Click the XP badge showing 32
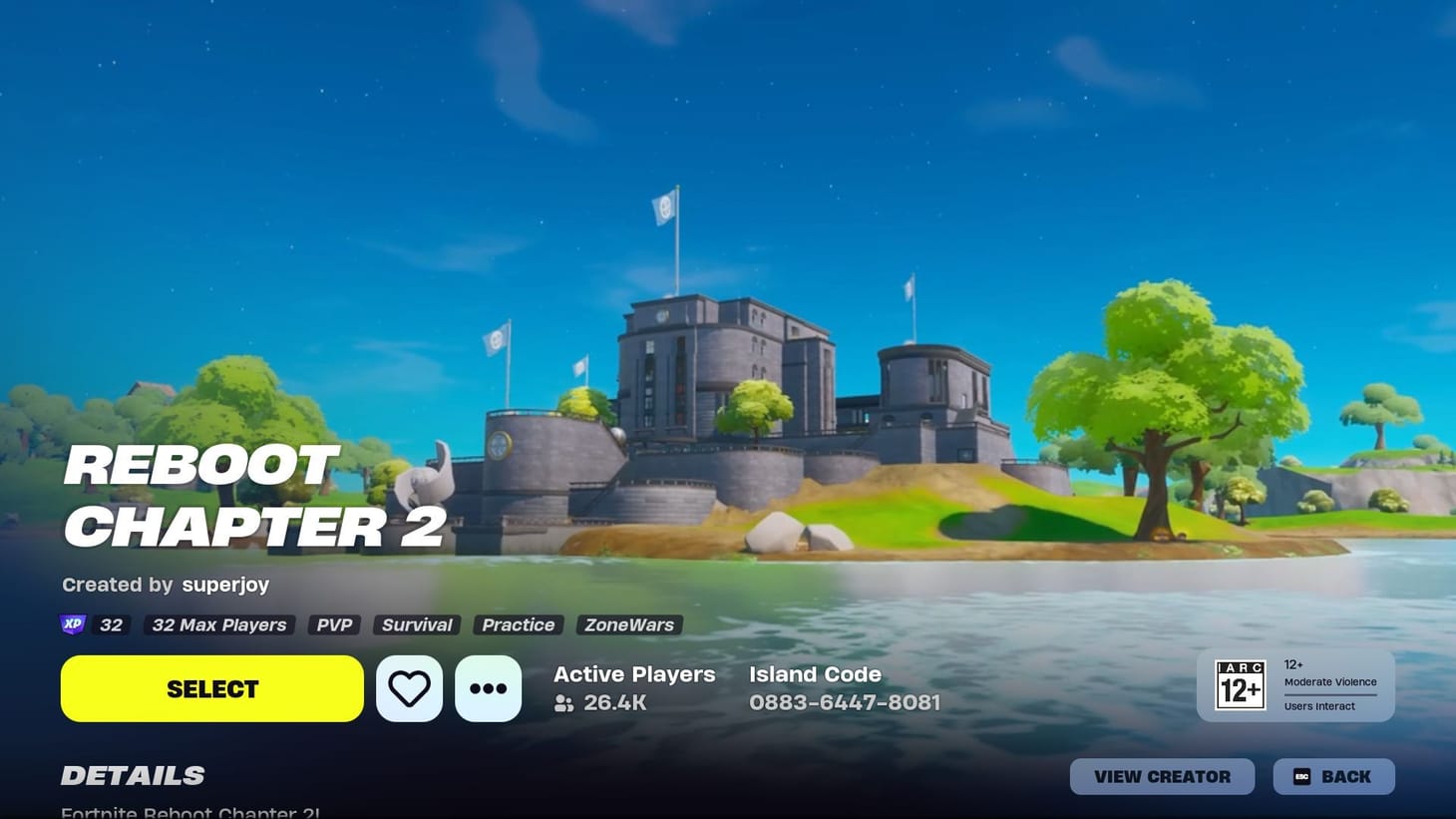The height and width of the screenshot is (819, 1456). pos(72,624)
